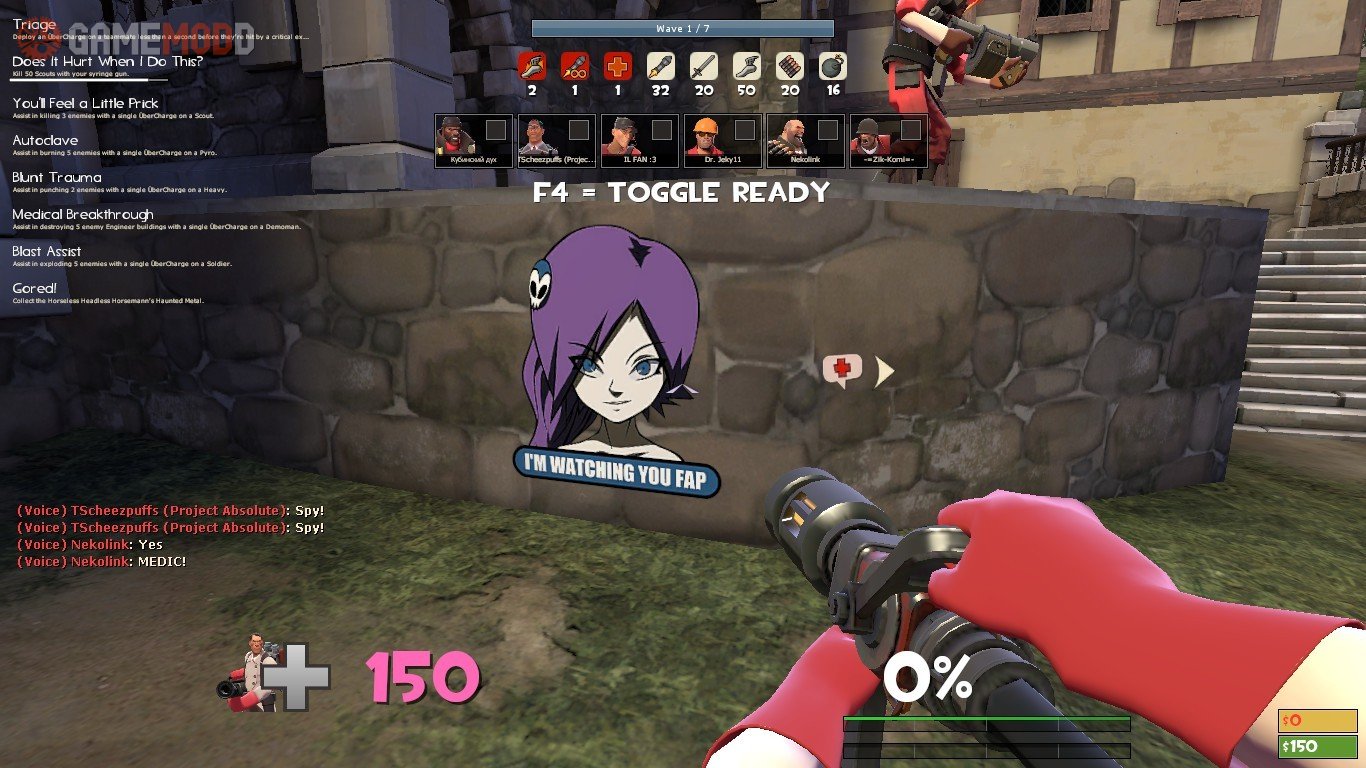Select the Blunt Trauma achievement entry

57,178
